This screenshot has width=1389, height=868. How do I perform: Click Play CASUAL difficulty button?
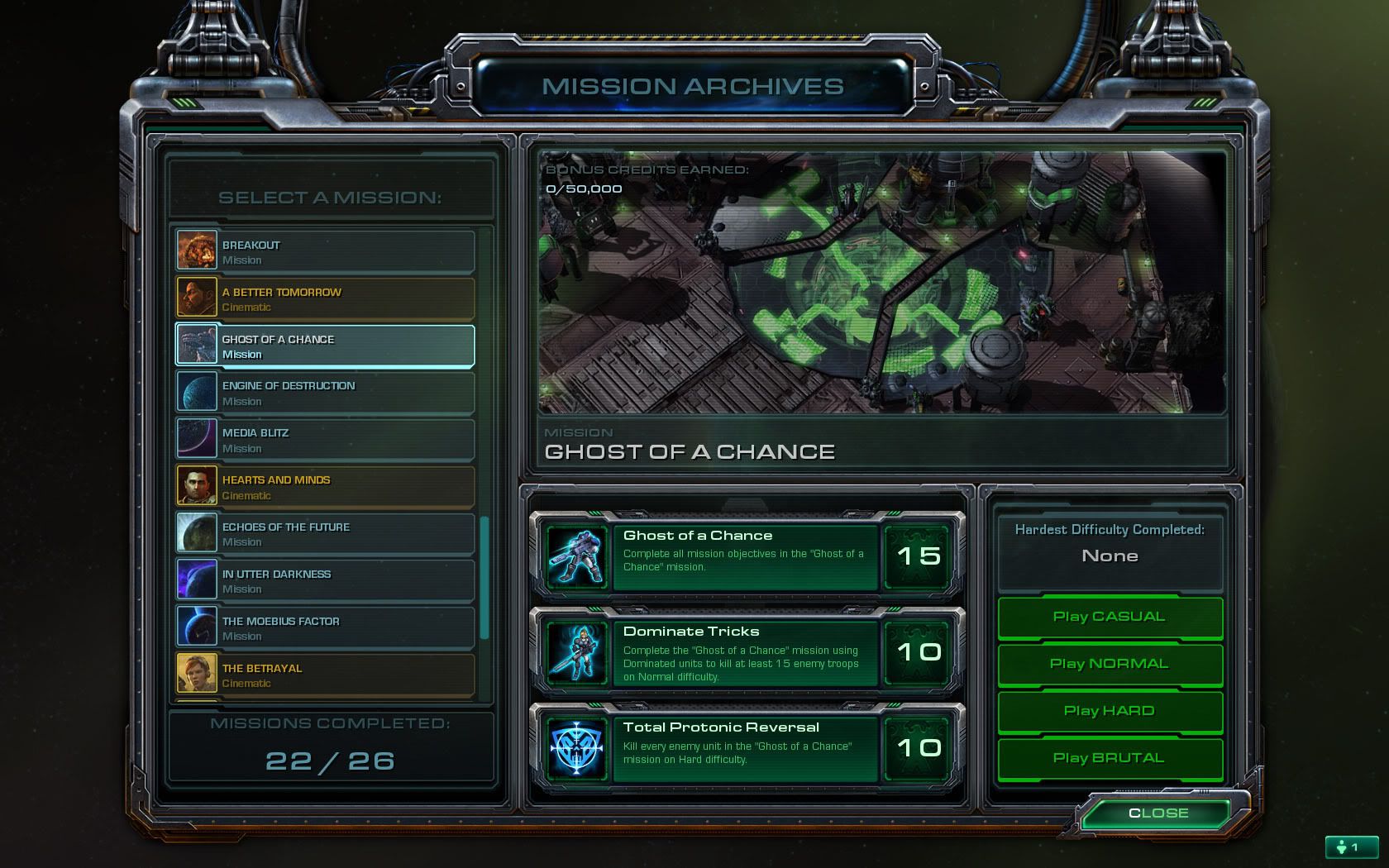pos(1110,617)
